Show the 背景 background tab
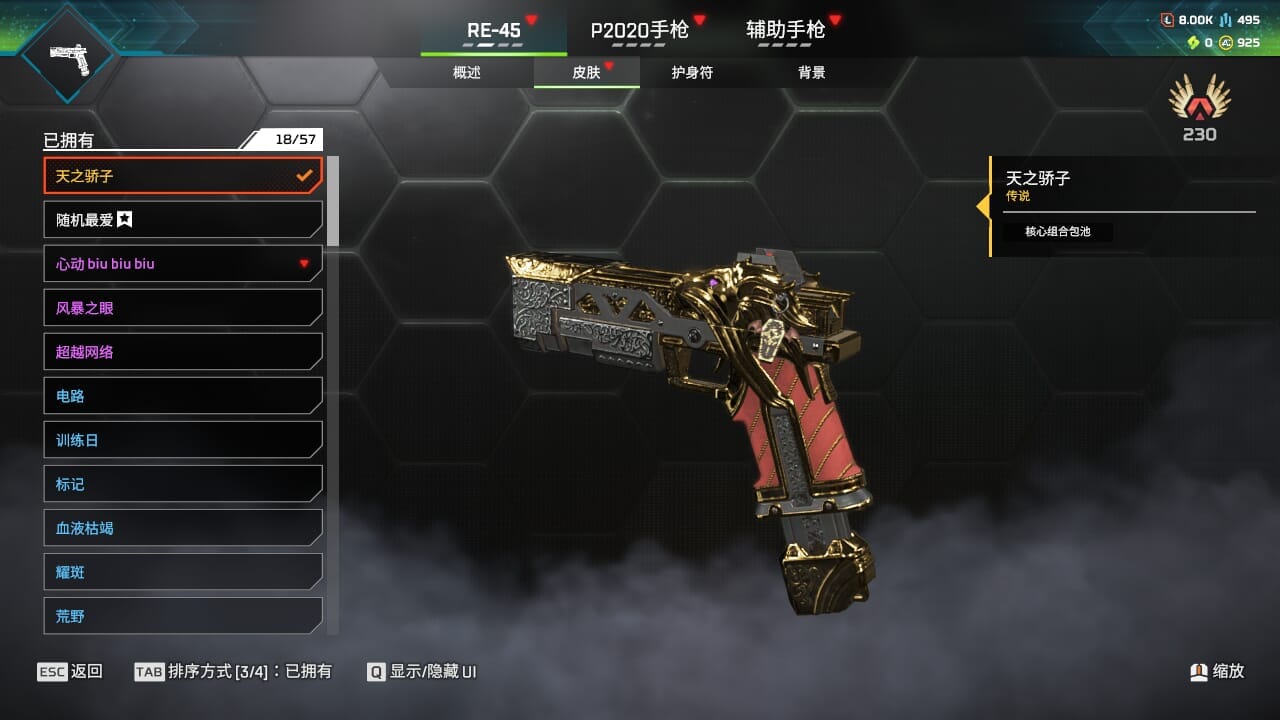 tap(812, 73)
